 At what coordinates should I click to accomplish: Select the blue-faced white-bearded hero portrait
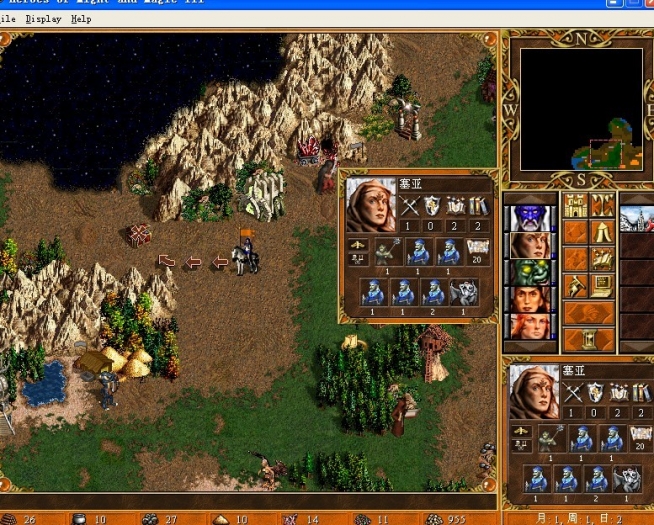[530, 218]
